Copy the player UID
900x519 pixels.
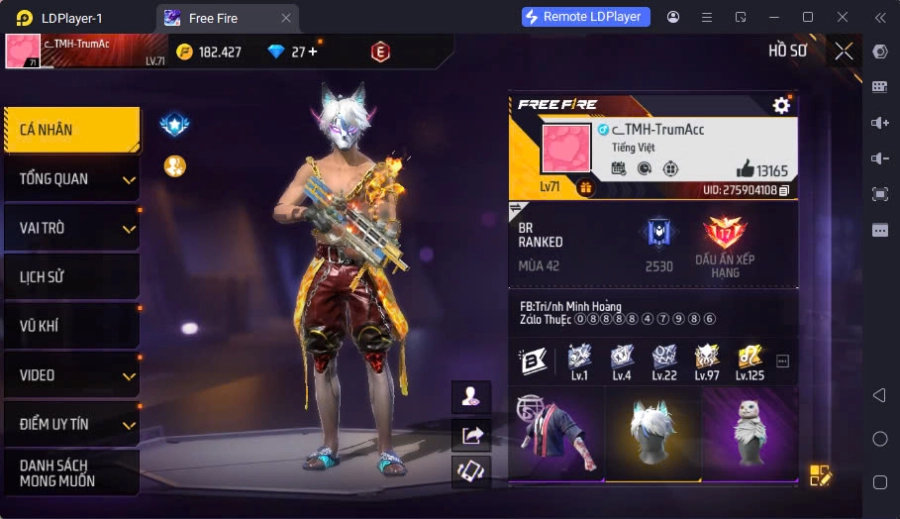[784, 190]
